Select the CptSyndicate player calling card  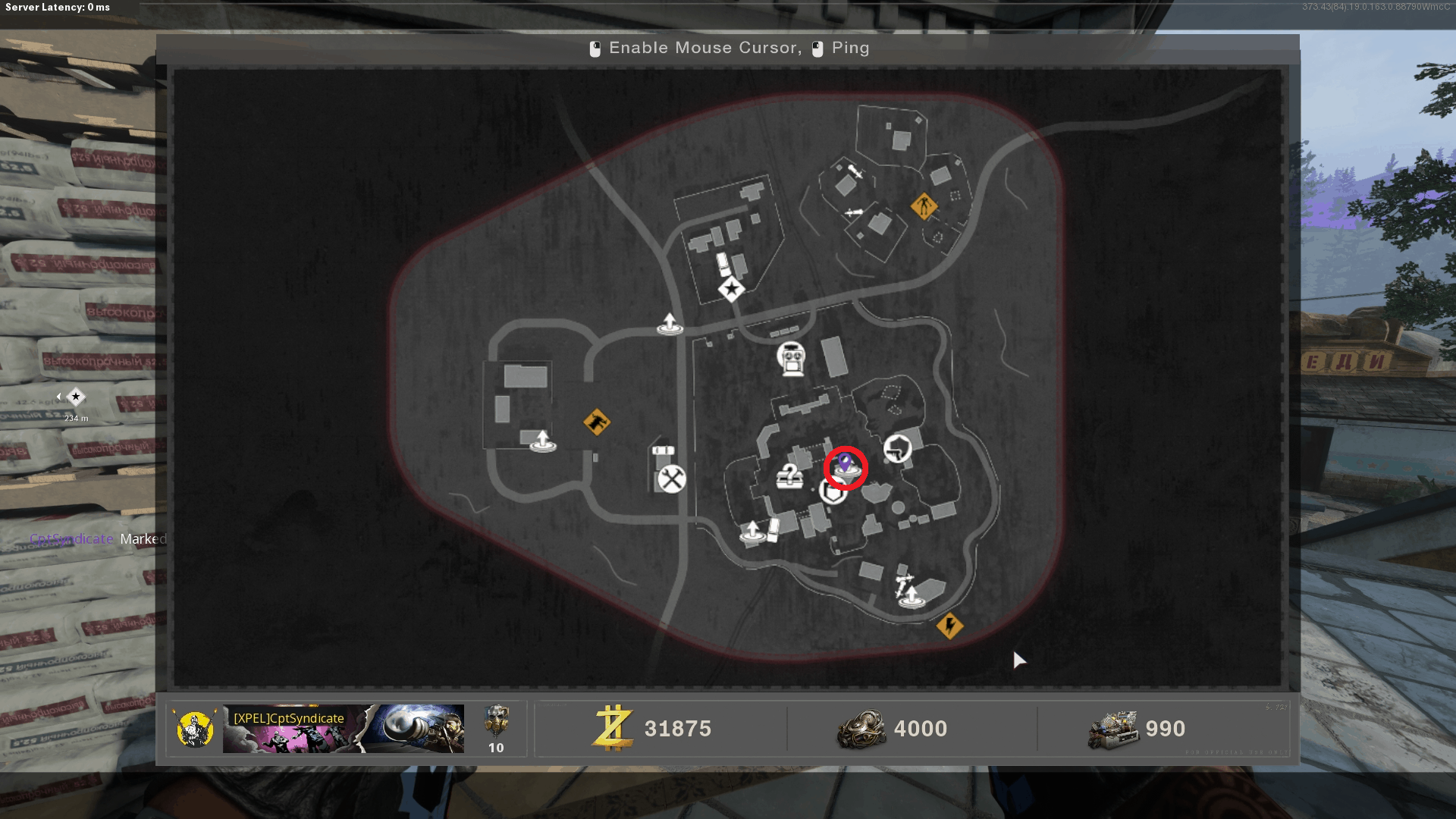click(343, 729)
